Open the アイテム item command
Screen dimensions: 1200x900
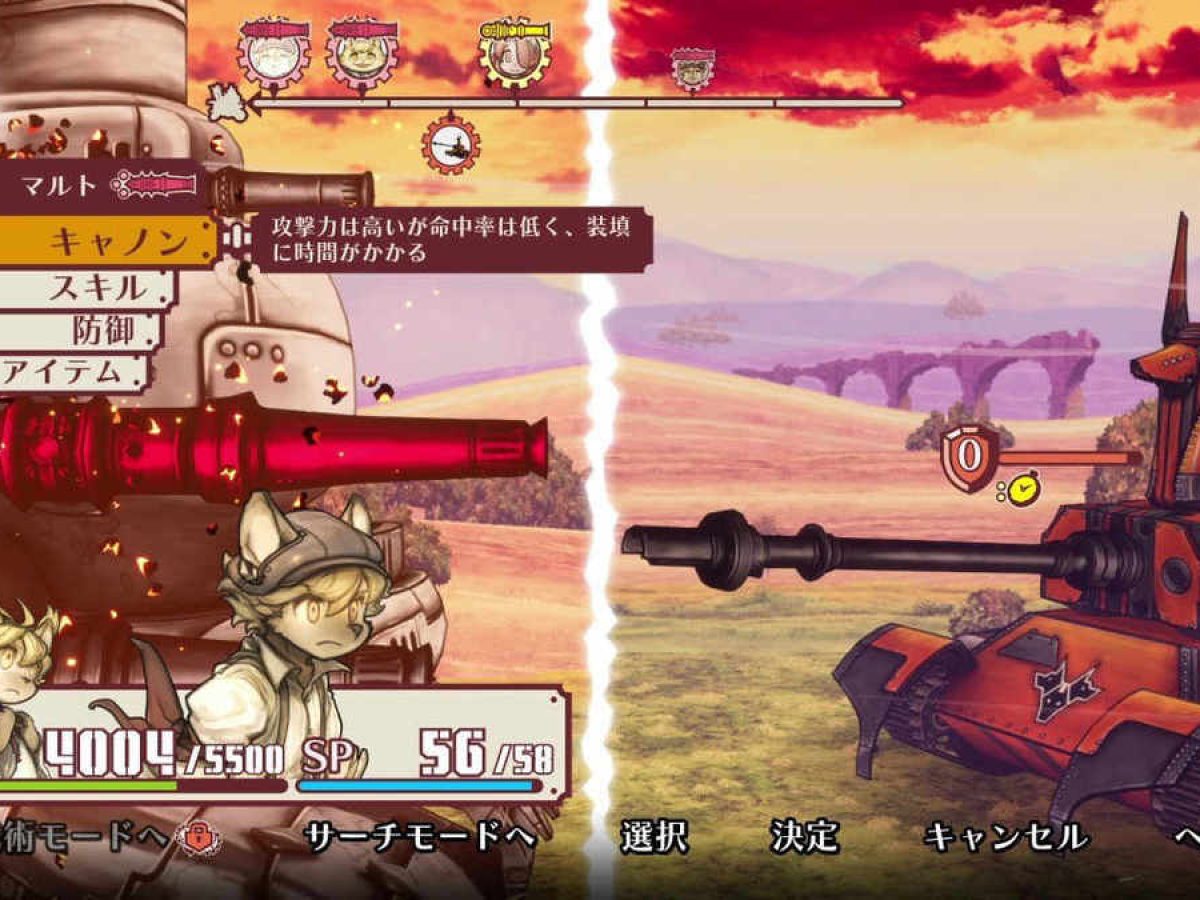(75, 374)
